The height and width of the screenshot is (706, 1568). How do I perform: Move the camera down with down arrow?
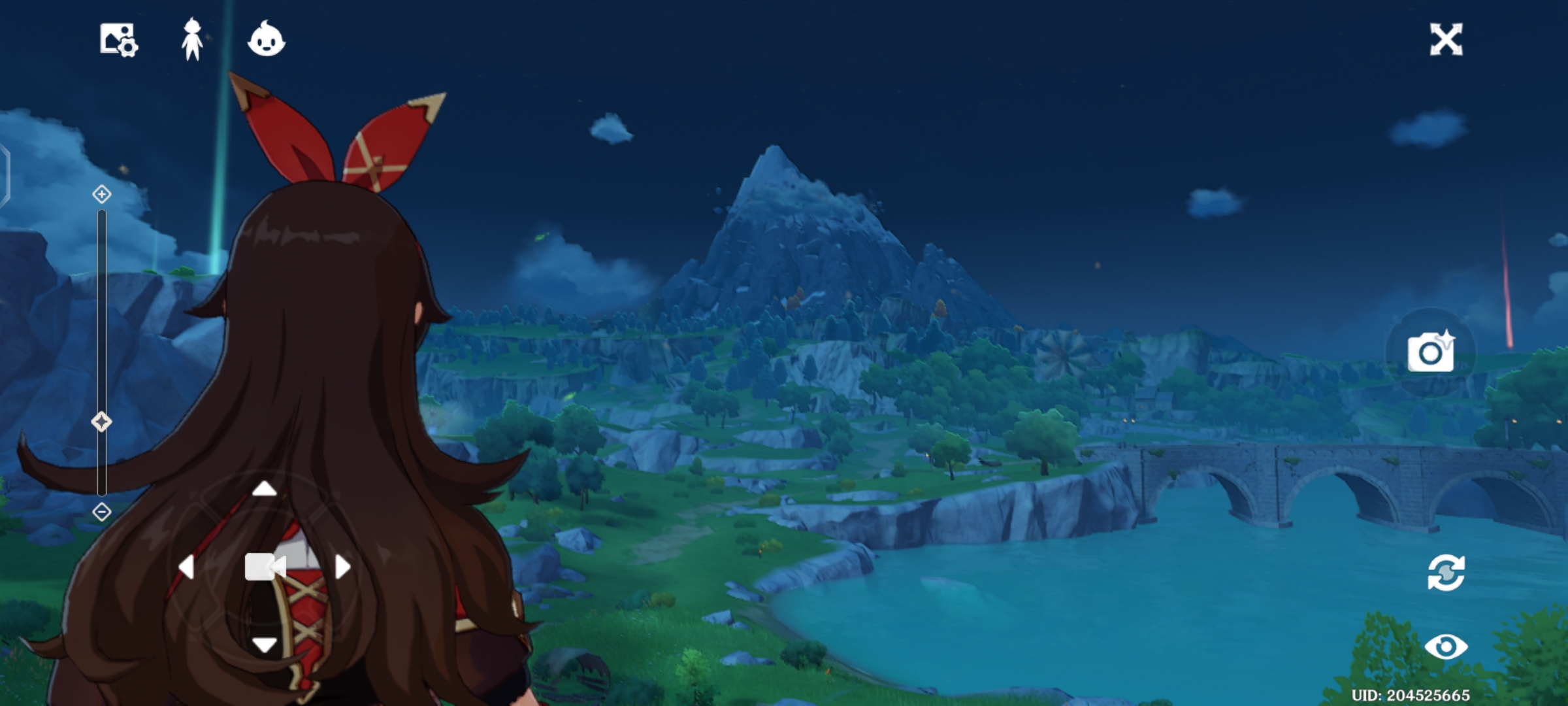tap(265, 645)
